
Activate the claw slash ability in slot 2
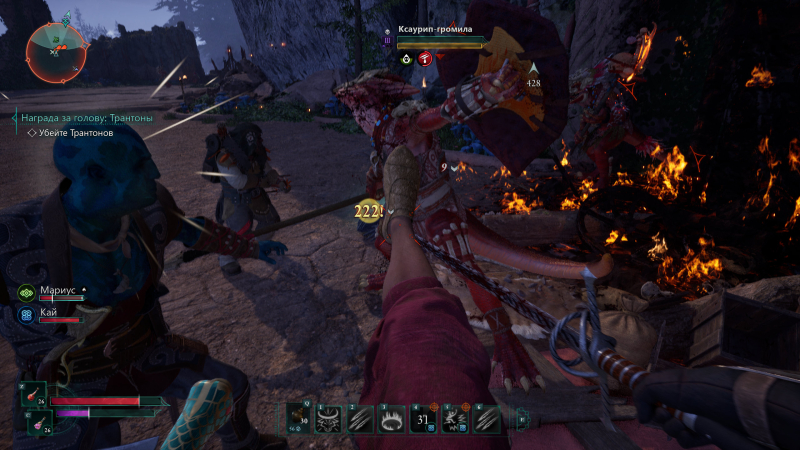coord(358,421)
